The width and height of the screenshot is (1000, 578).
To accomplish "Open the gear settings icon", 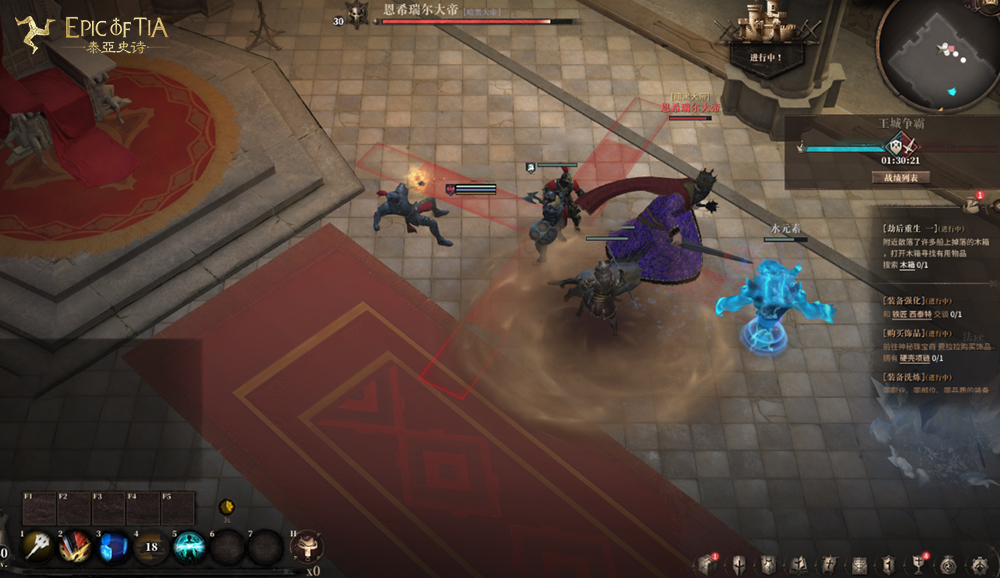I will 978,565.
